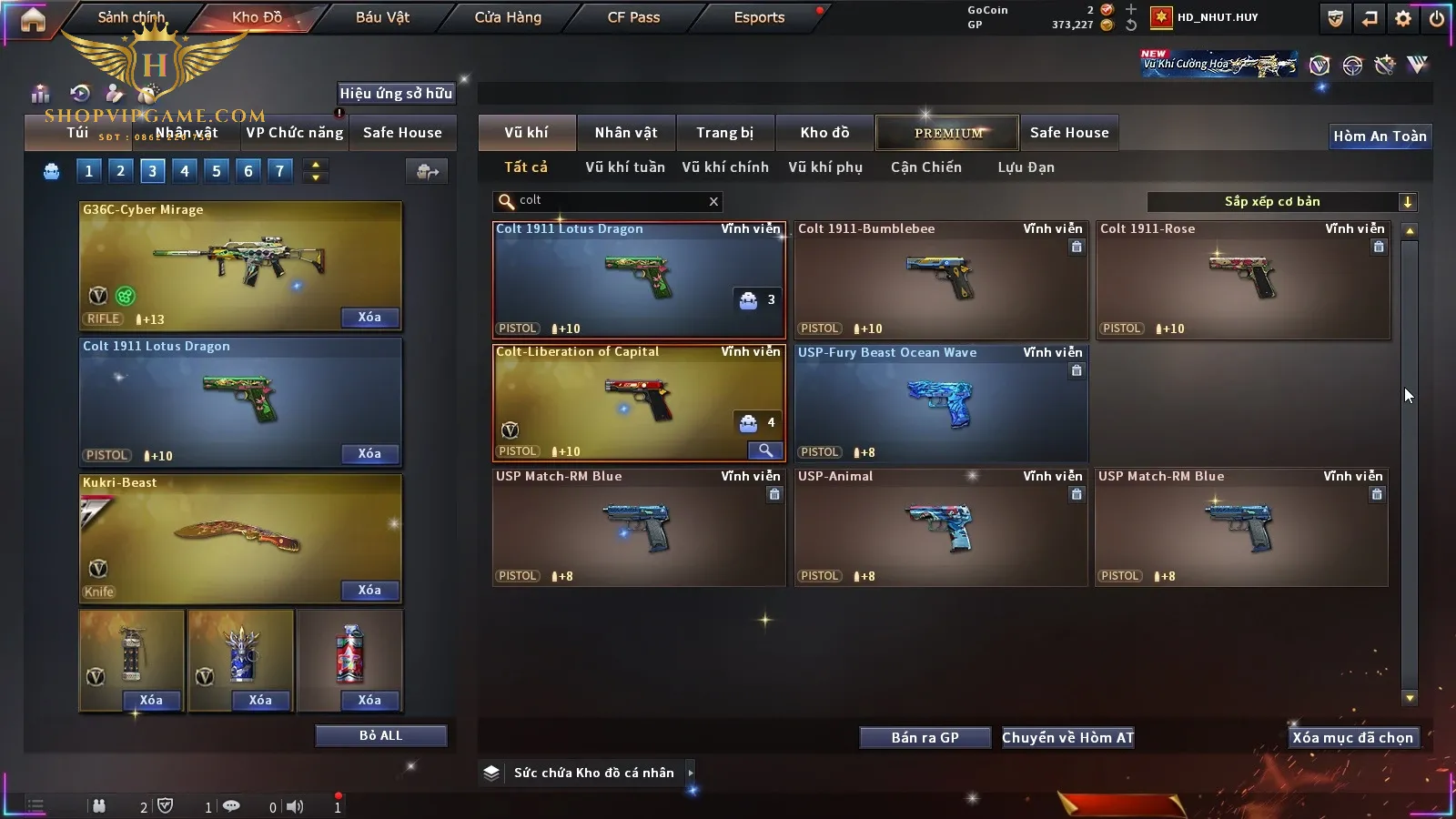Screen dimensions: 1456x819
Task: Open the Trang bị tab
Action: (x=724, y=133)
